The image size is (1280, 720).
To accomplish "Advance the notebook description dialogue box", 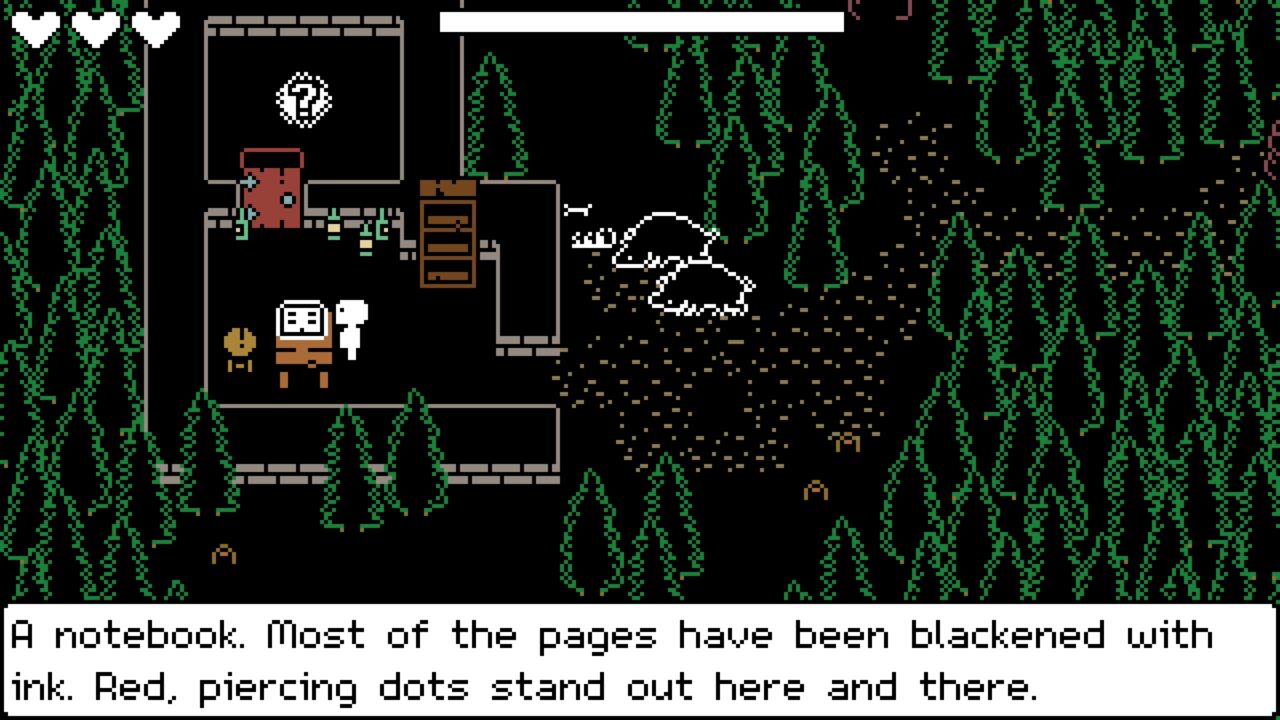I will pyautogui.click(x=640, y=660).
